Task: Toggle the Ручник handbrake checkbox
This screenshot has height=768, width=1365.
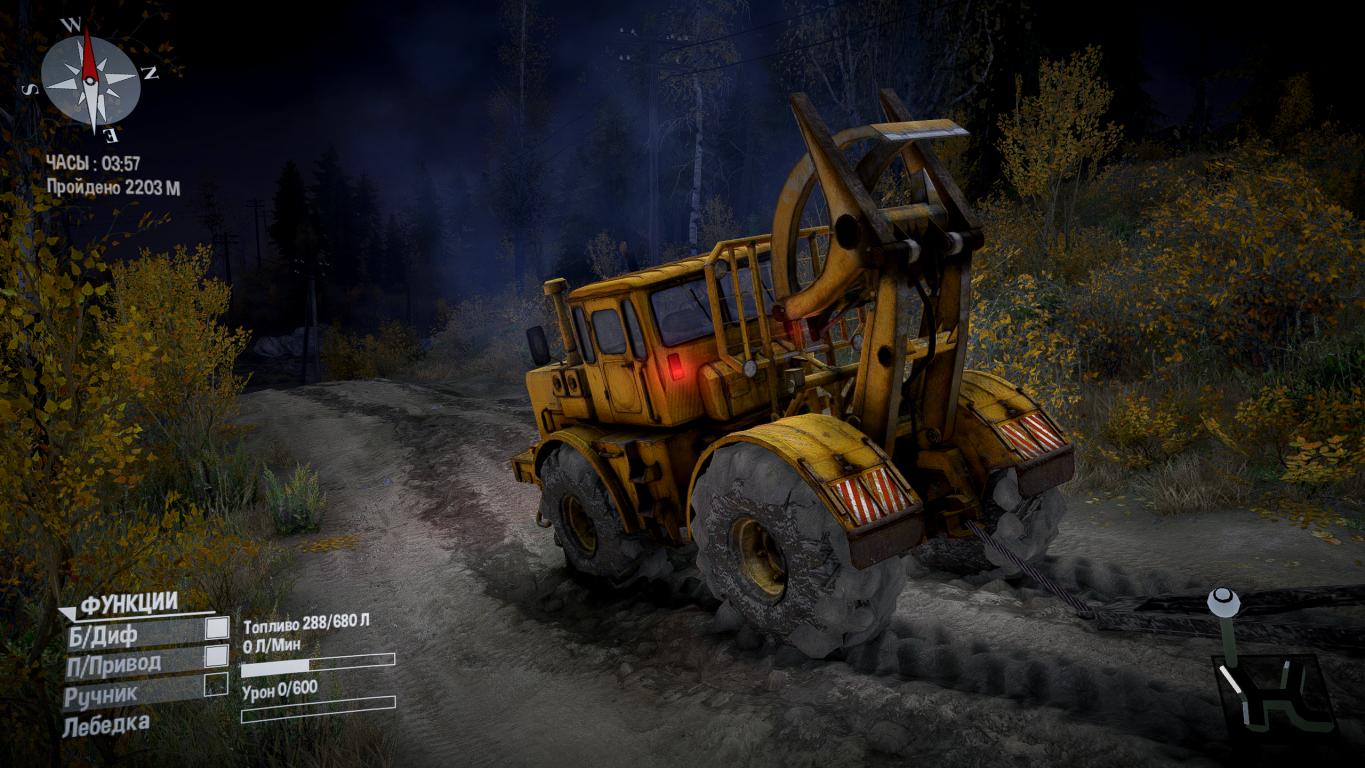Action: [x=216, y=685]
